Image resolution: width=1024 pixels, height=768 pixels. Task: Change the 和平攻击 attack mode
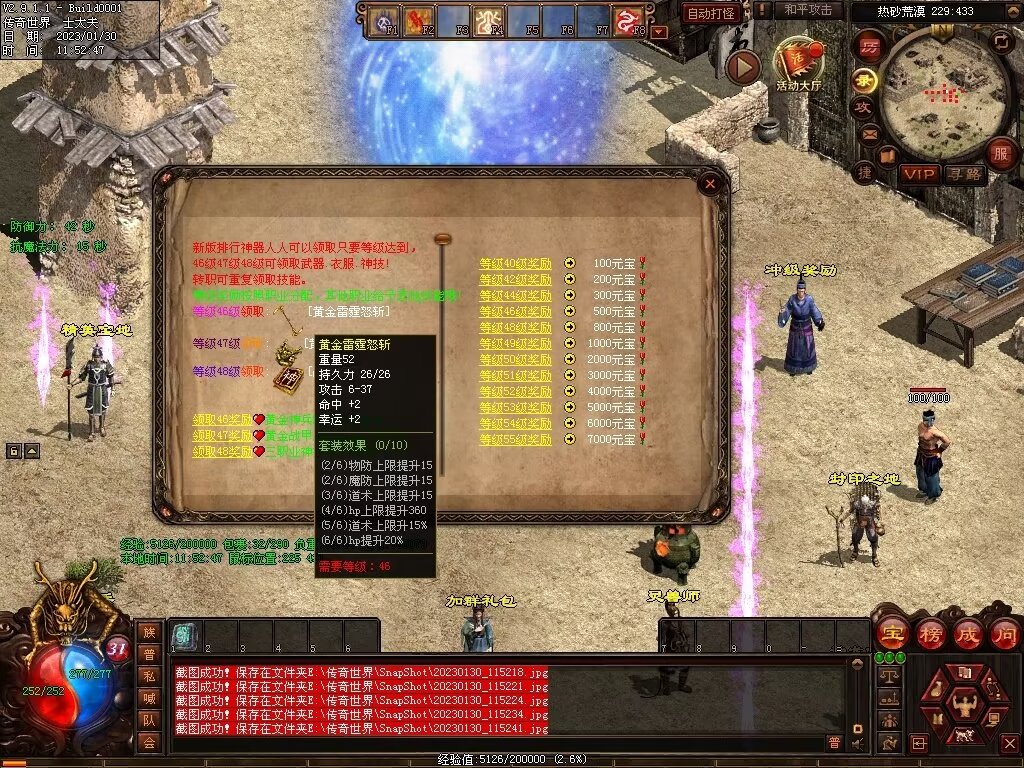807,10
